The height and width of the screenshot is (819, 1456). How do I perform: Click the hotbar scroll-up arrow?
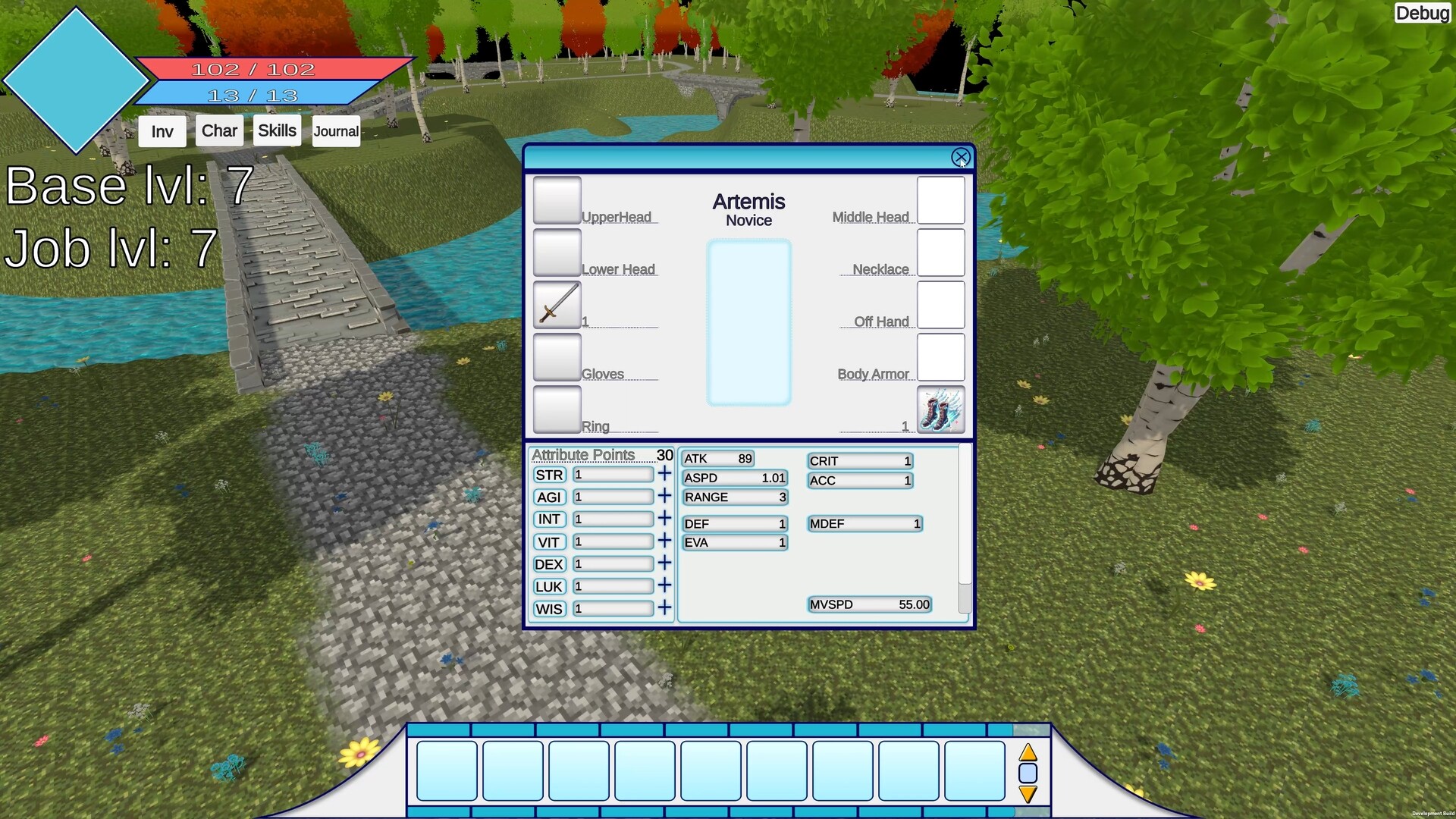click(1028, 753)
